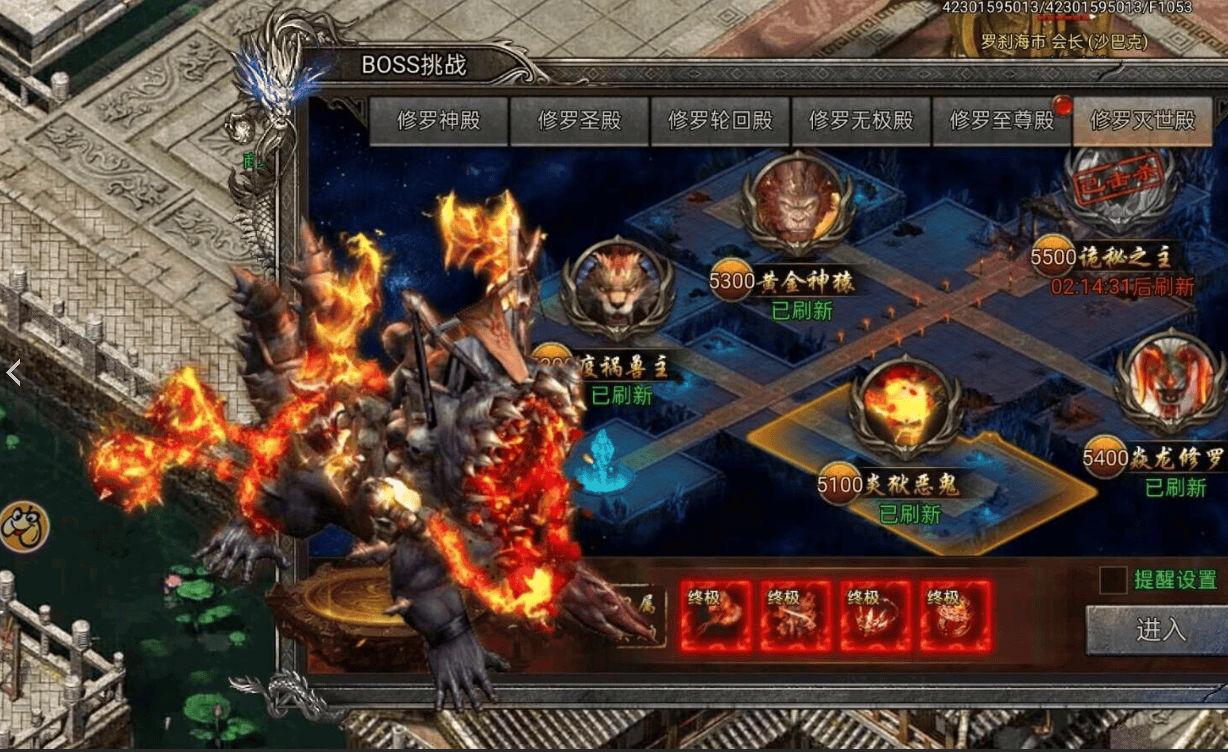Switch to the 修罗至尊殿 tab
The height and width of the screenshot is (752, 1228).
click(1001, 121)
